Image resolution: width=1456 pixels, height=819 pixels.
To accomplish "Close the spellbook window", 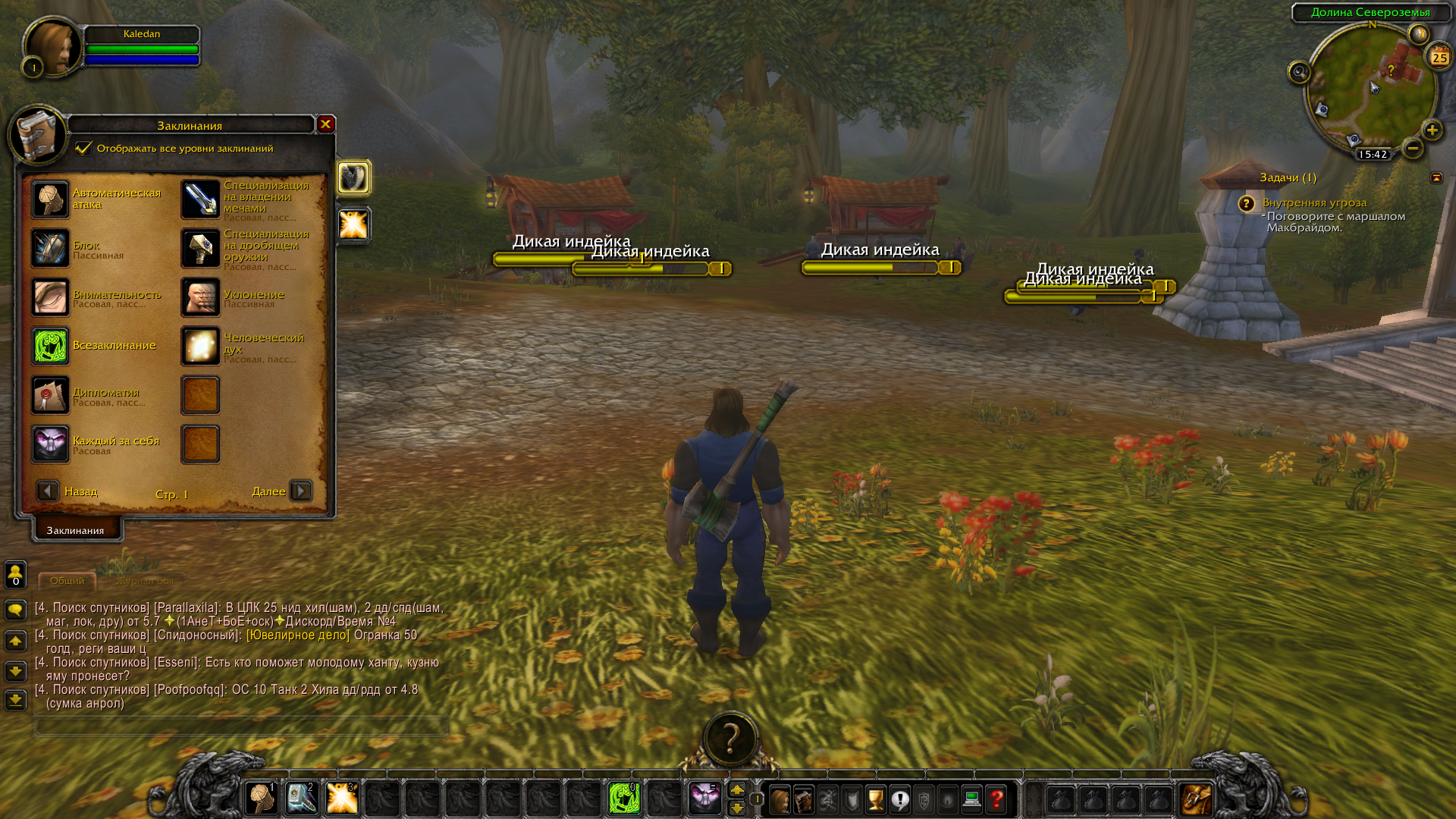I will pyautogui.click(x=325, y=124).
